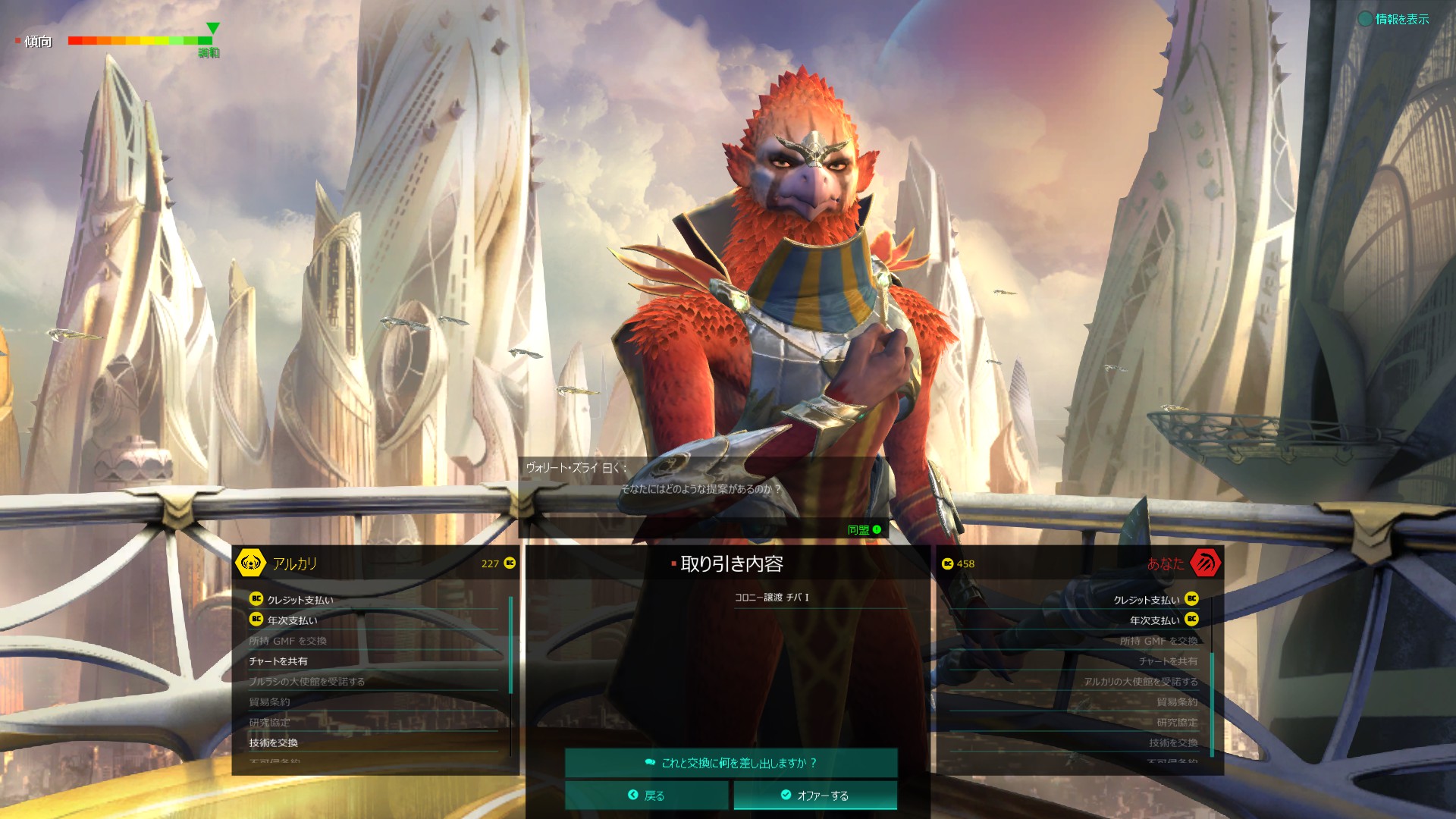Select 技術を交換 in あなた's list
The width and height of the screenshot is (1456, 819).
tap(1173, 742)
